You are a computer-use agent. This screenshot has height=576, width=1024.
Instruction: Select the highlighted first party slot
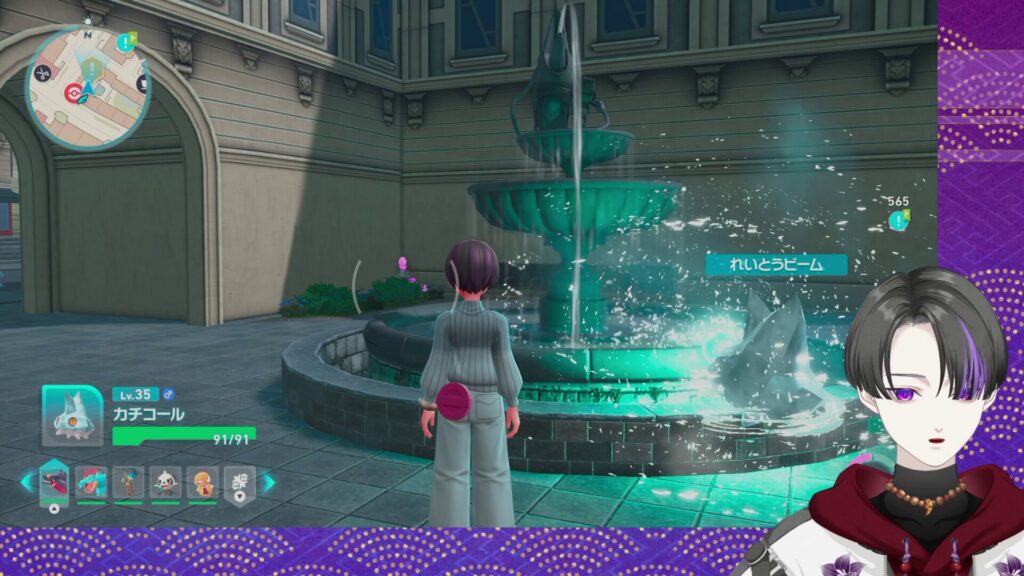tap(54, 482)
